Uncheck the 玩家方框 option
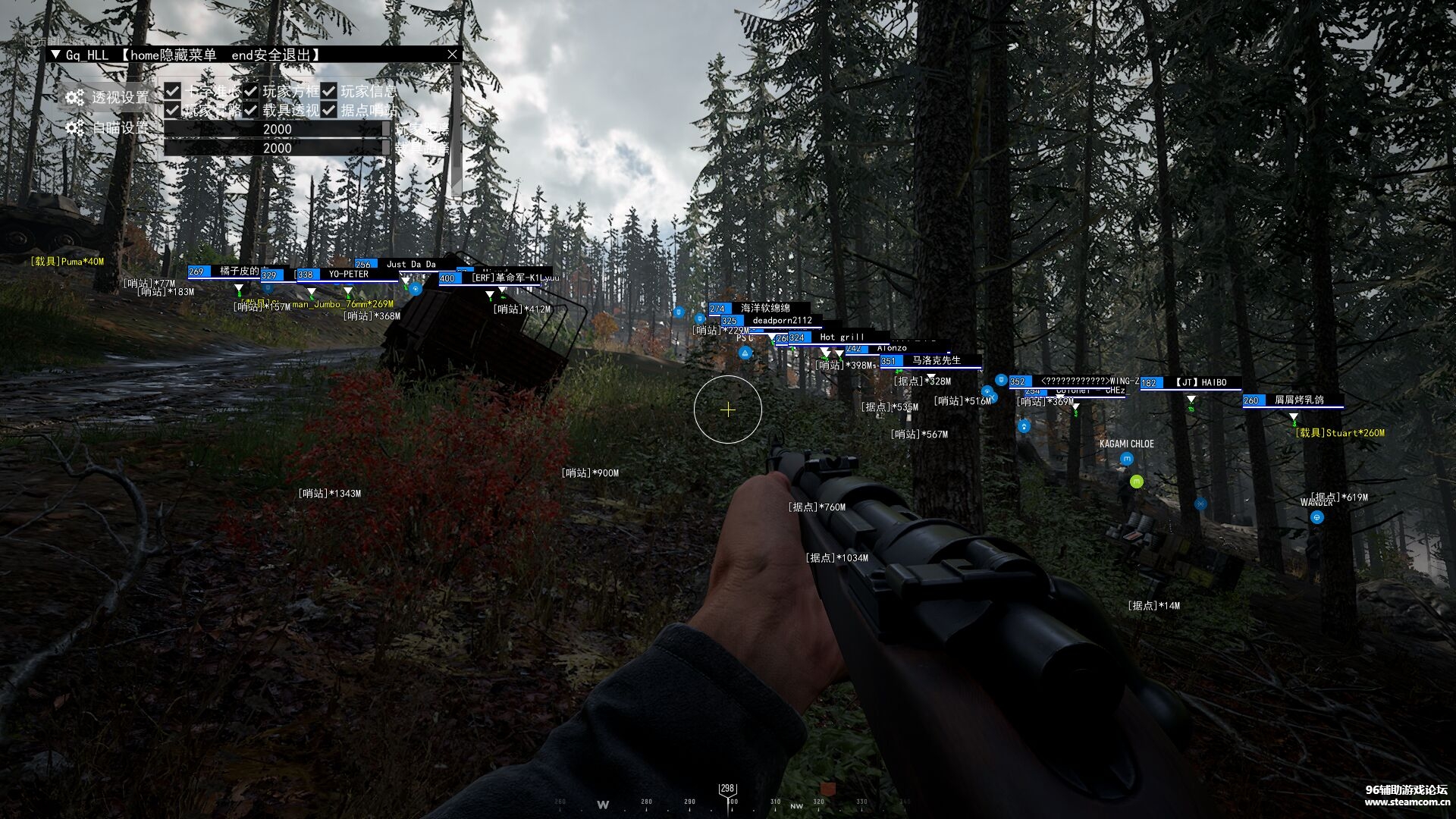 coord(251,91)
